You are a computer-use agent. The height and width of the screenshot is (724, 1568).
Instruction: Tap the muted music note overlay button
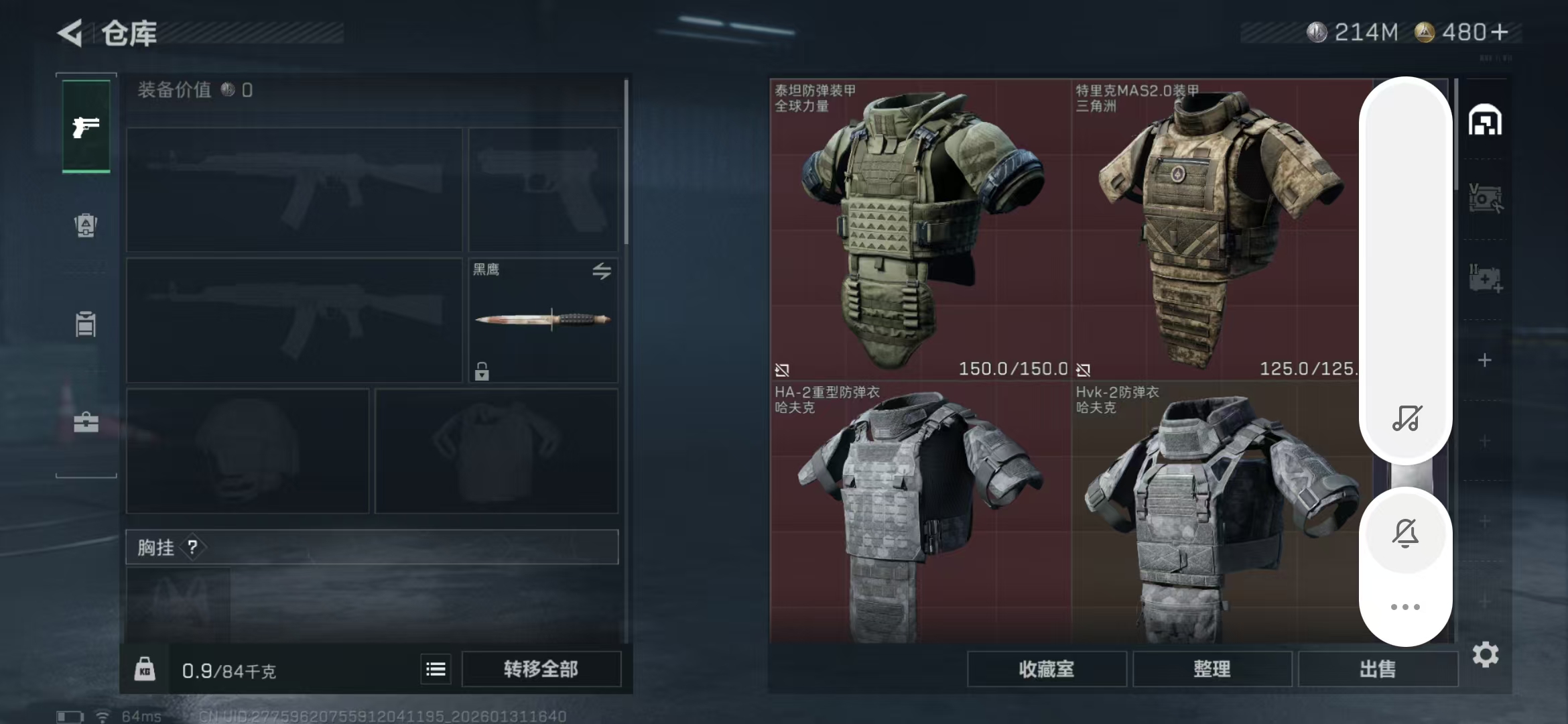tap(1406, 418)
